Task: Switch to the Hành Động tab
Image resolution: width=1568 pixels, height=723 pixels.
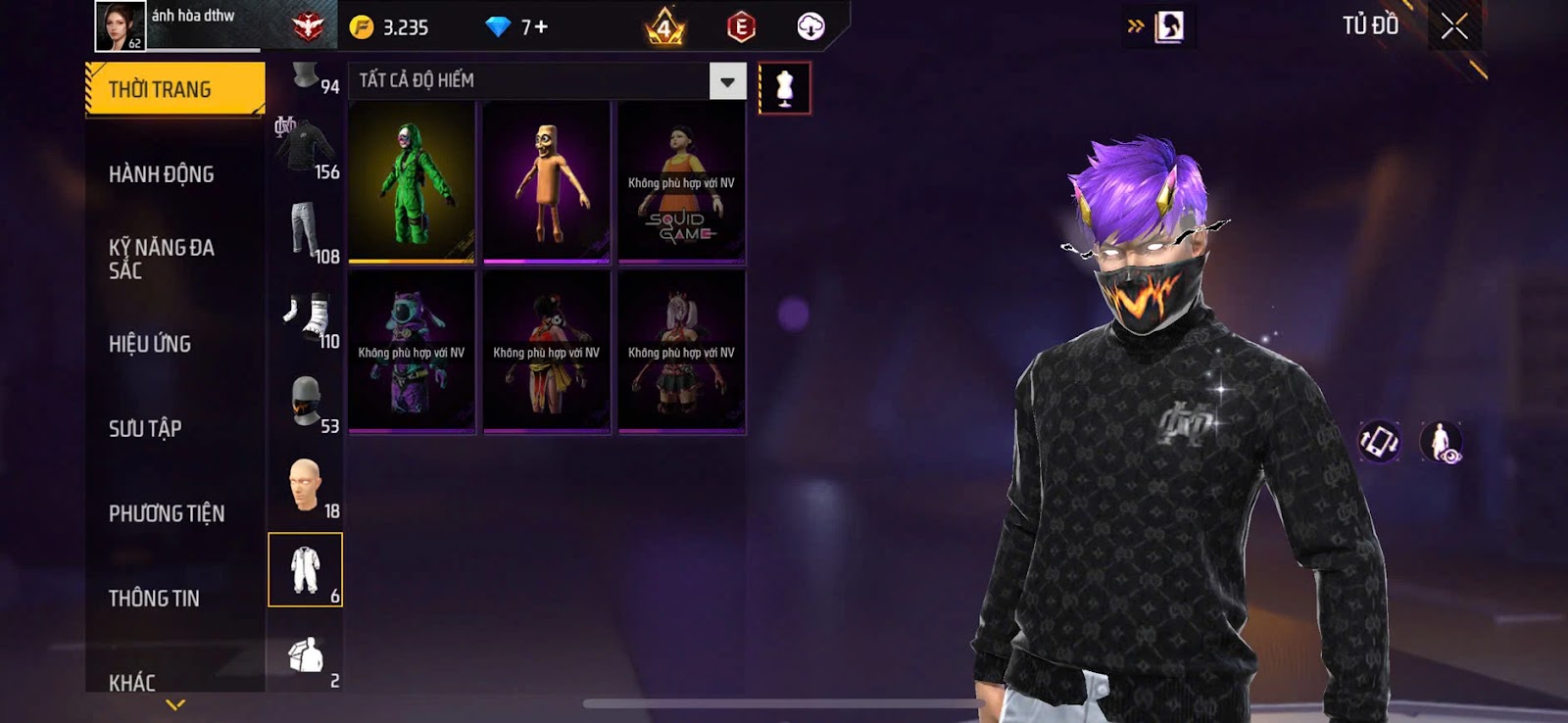Action: (x=162, y=174)
